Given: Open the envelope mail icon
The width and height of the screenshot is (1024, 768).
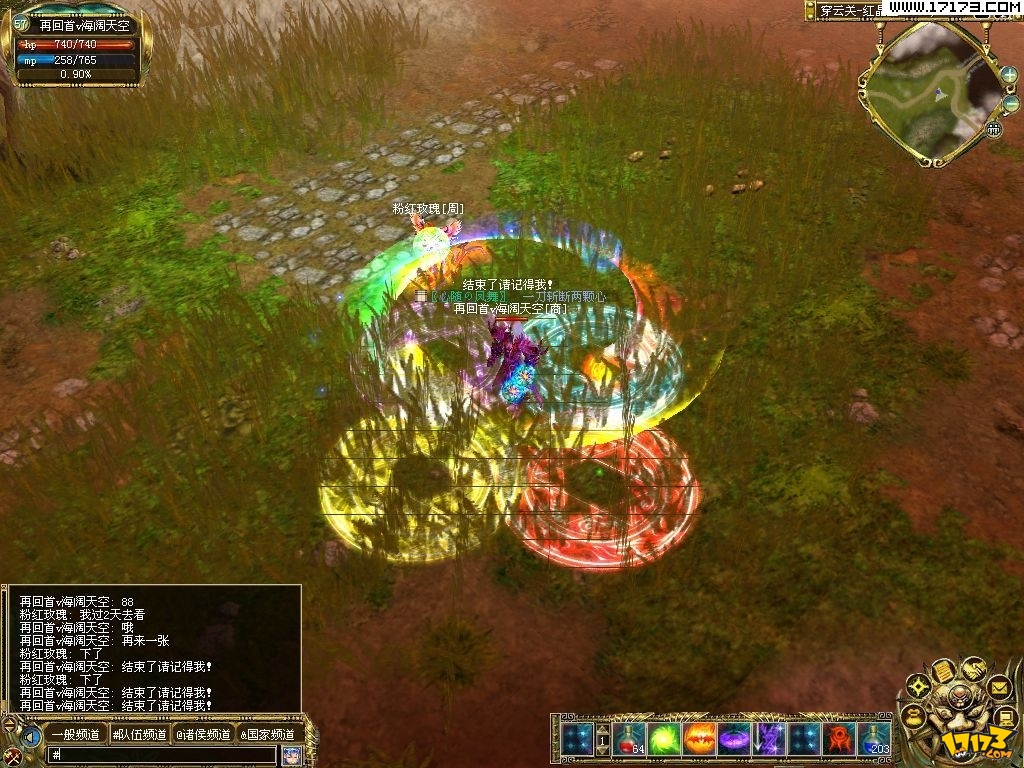Looking at the screenshot, I should click(x=998, y=687).
